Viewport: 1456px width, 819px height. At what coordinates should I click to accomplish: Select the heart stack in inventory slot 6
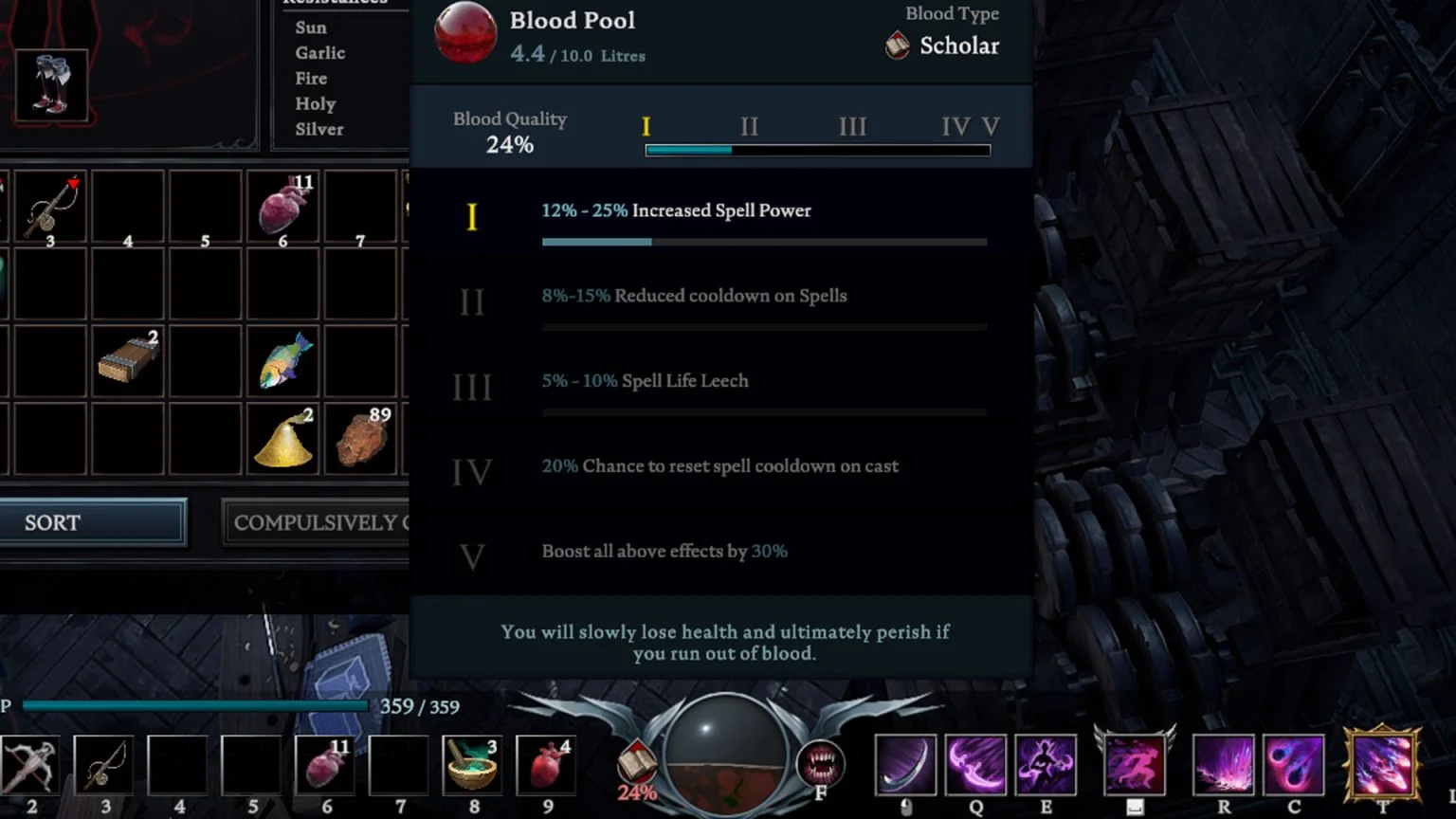tap(282, 206)
